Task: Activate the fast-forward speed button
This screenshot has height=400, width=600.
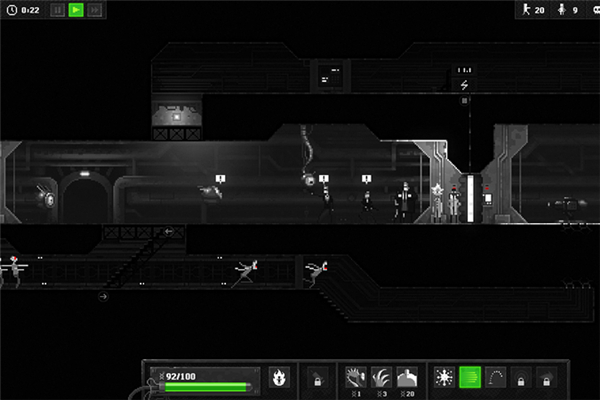Action: (95, 10)
